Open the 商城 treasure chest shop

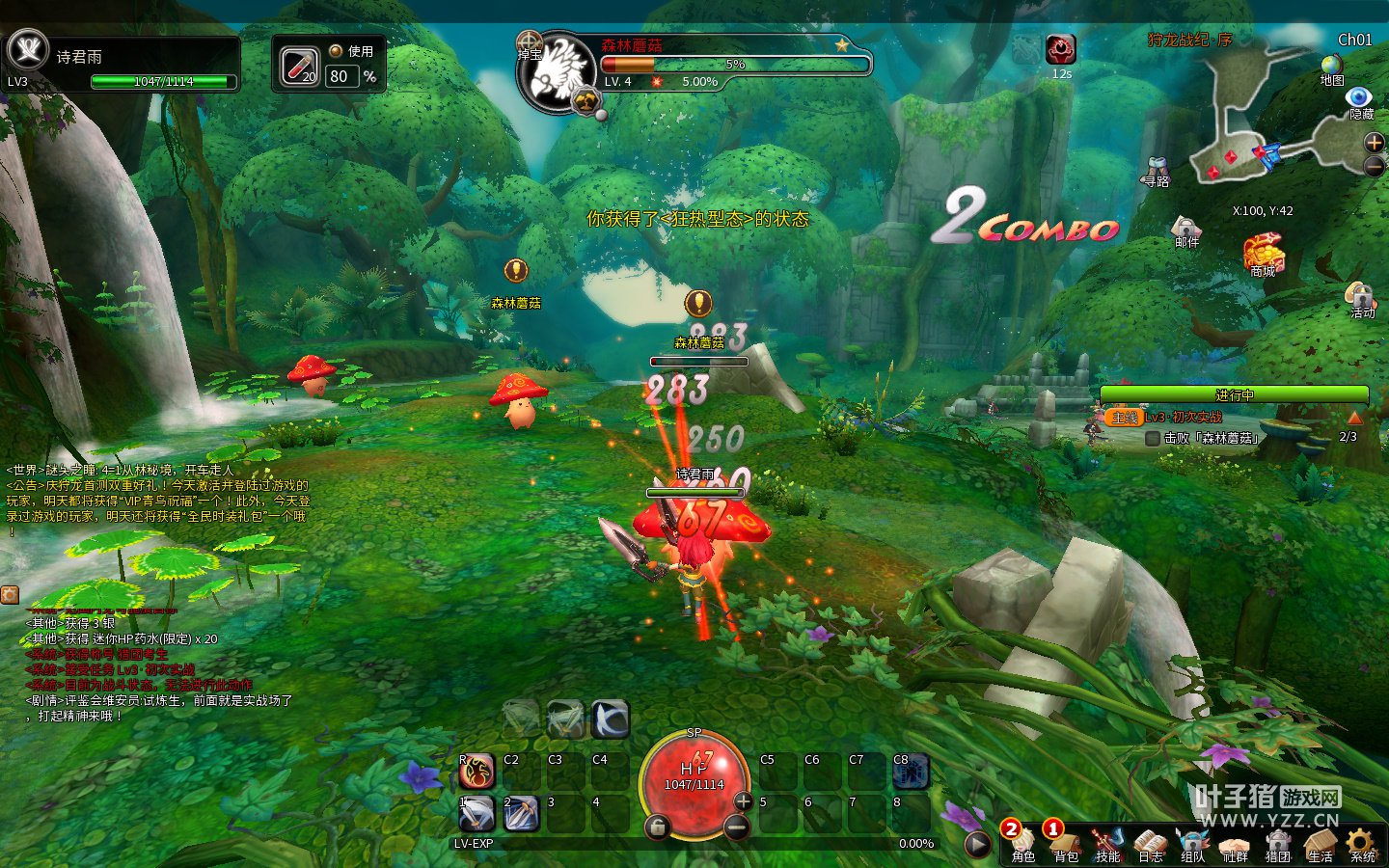point(1263,253)
